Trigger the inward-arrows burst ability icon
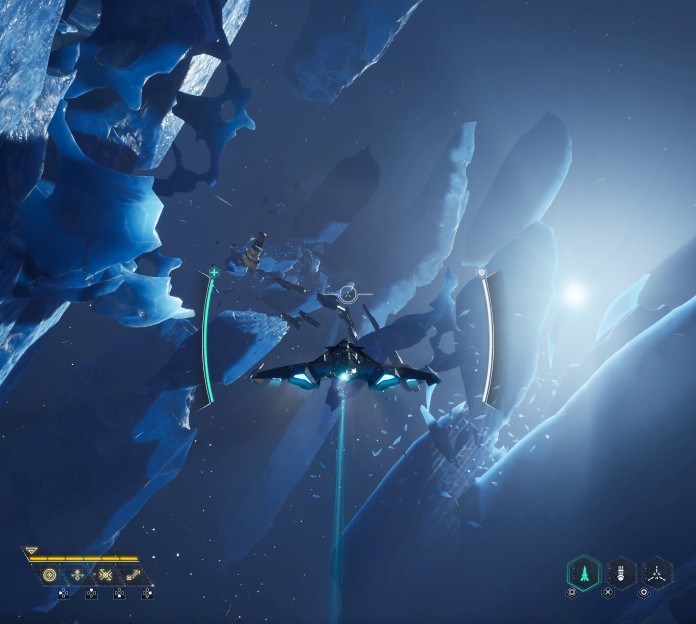This screenshot has height=624, width=696. [x=105, y=575]
